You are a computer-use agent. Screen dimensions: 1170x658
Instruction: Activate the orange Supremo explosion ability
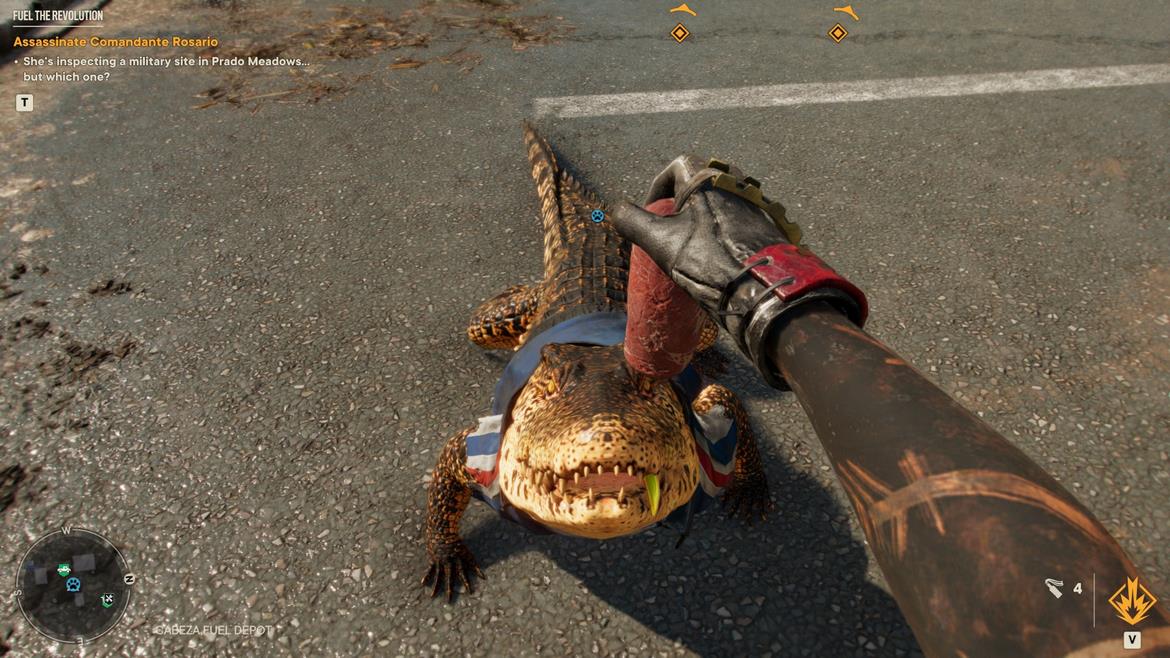[1132, 602]
